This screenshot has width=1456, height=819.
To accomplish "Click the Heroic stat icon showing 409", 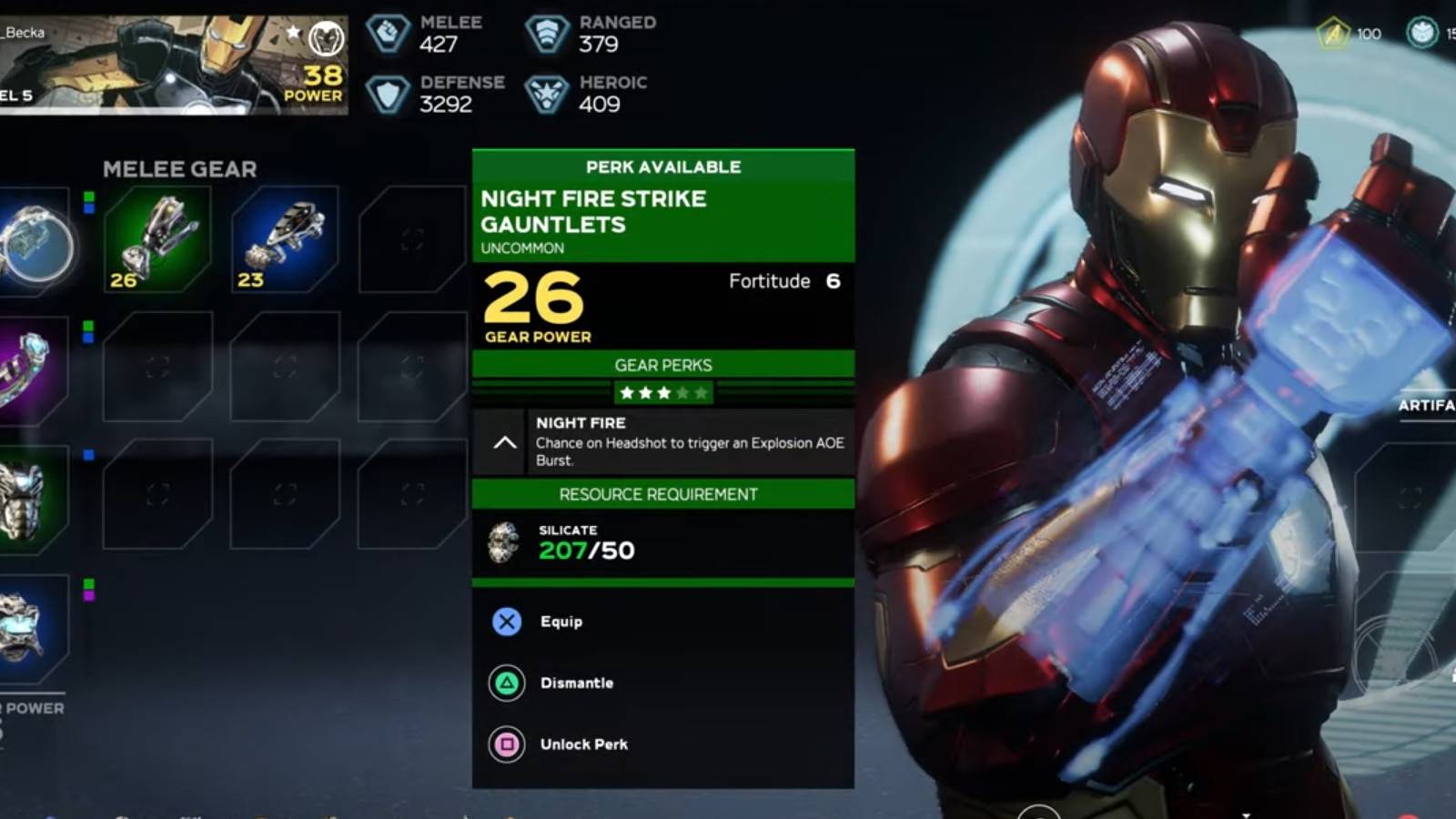I will click(x=546, y=94).
